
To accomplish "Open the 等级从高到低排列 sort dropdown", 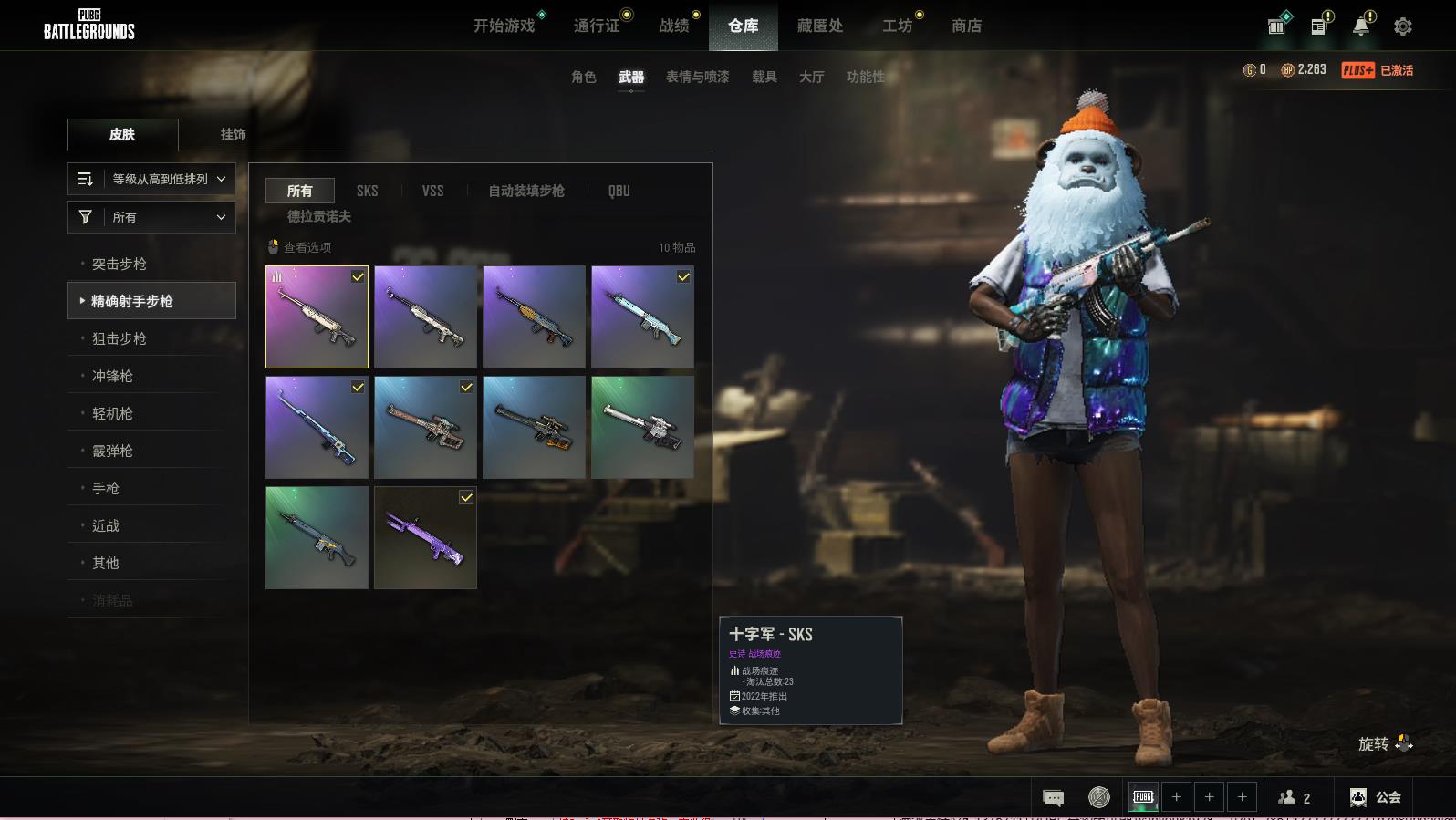I will point(151,179).
